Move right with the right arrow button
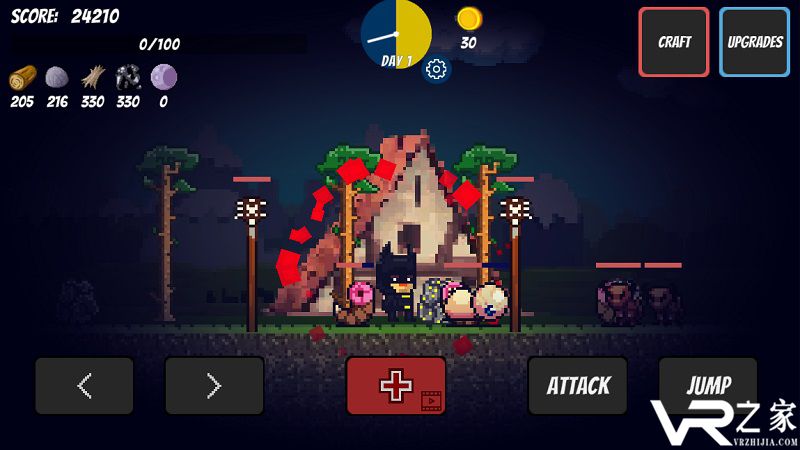The image size is (800, 450). click(x=214, y=386)
